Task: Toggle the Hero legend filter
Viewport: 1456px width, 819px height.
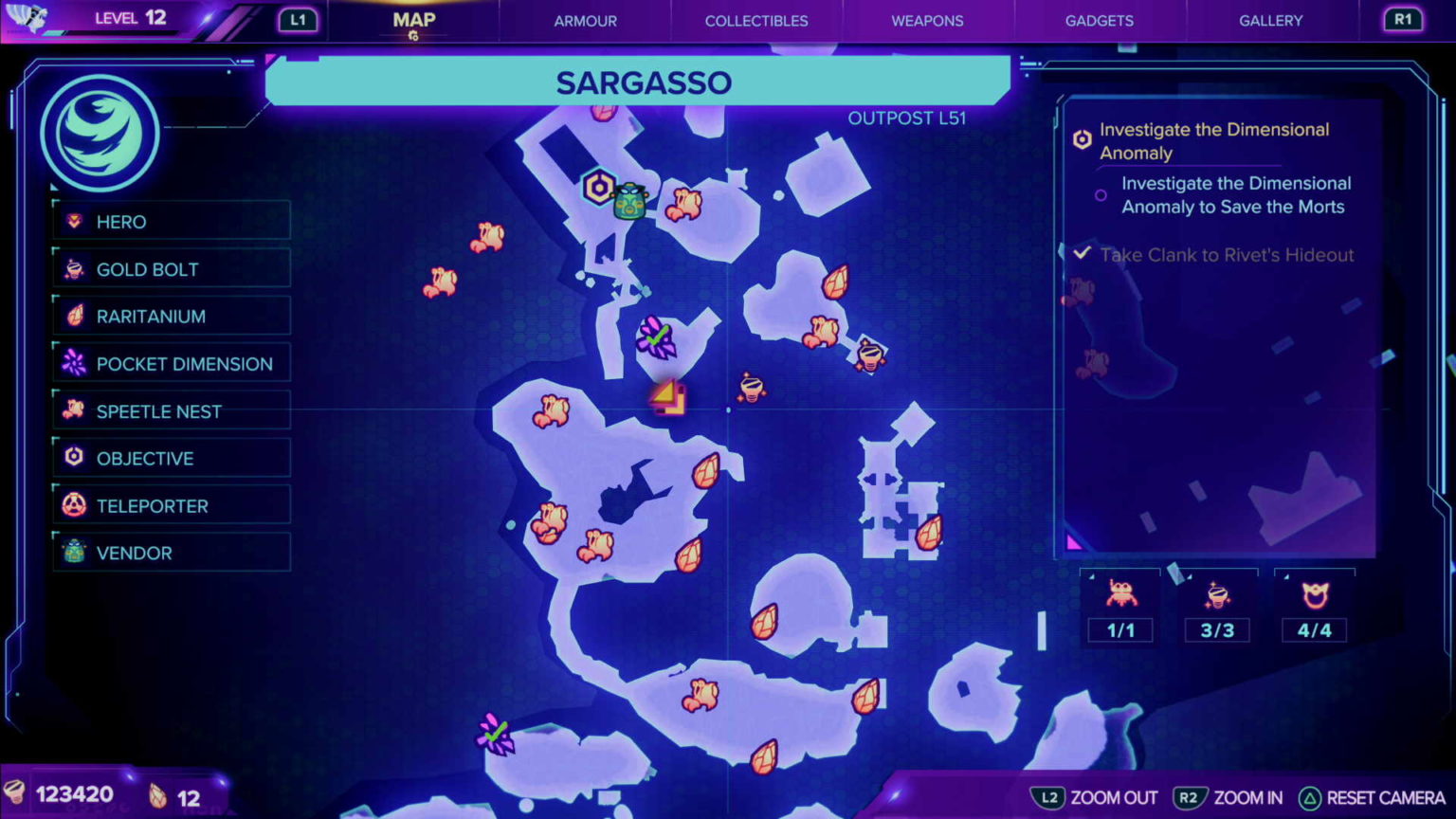Action: (x=172, y=222)
